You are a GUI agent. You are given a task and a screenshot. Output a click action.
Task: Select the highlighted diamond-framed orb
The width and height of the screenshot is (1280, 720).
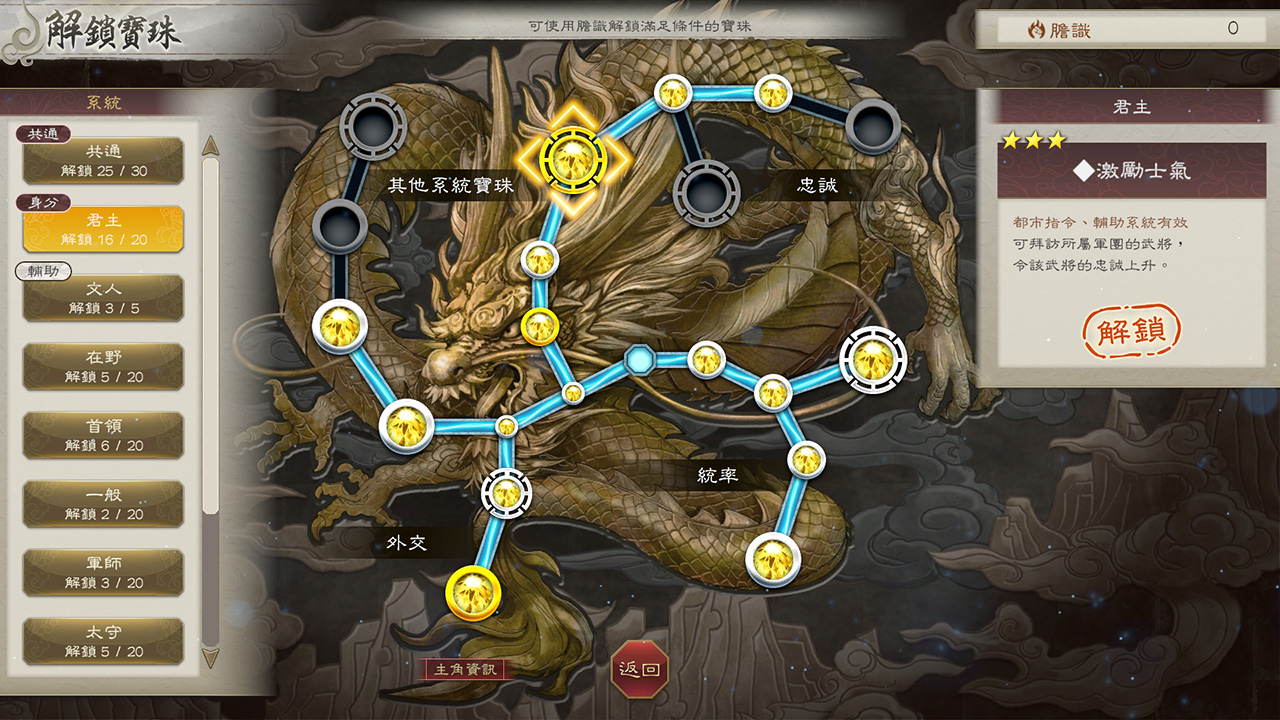(572, 157)
